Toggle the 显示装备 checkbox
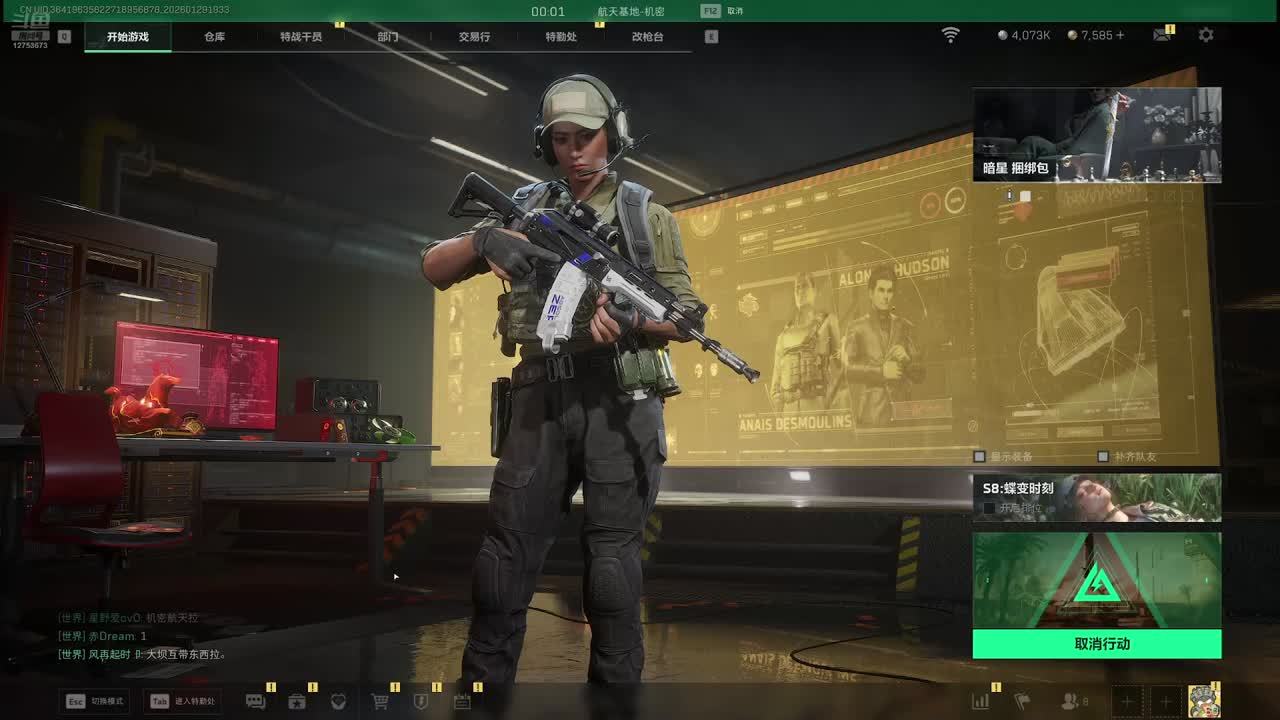The height and width of the screenshot is (720, 1280). (x=980, y=457)
